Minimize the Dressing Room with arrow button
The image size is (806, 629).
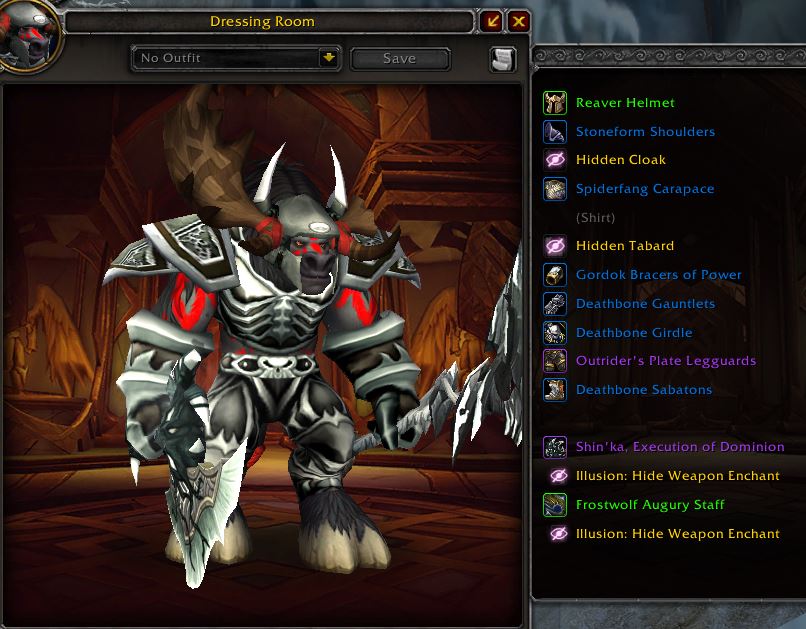pos(491,21)
